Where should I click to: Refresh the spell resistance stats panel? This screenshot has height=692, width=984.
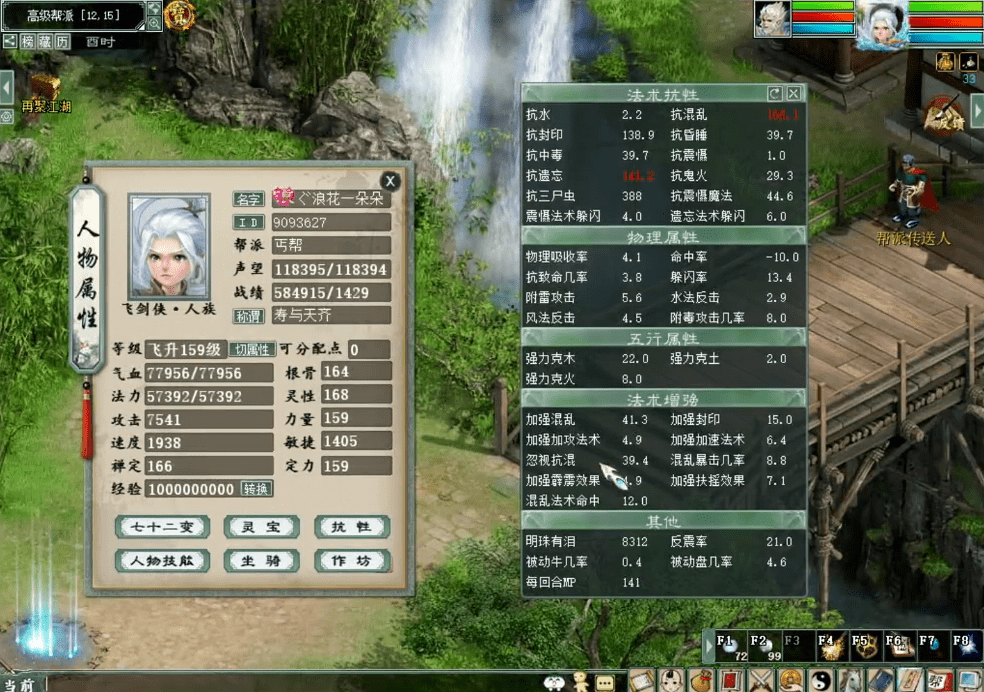[x=774, y=93]
